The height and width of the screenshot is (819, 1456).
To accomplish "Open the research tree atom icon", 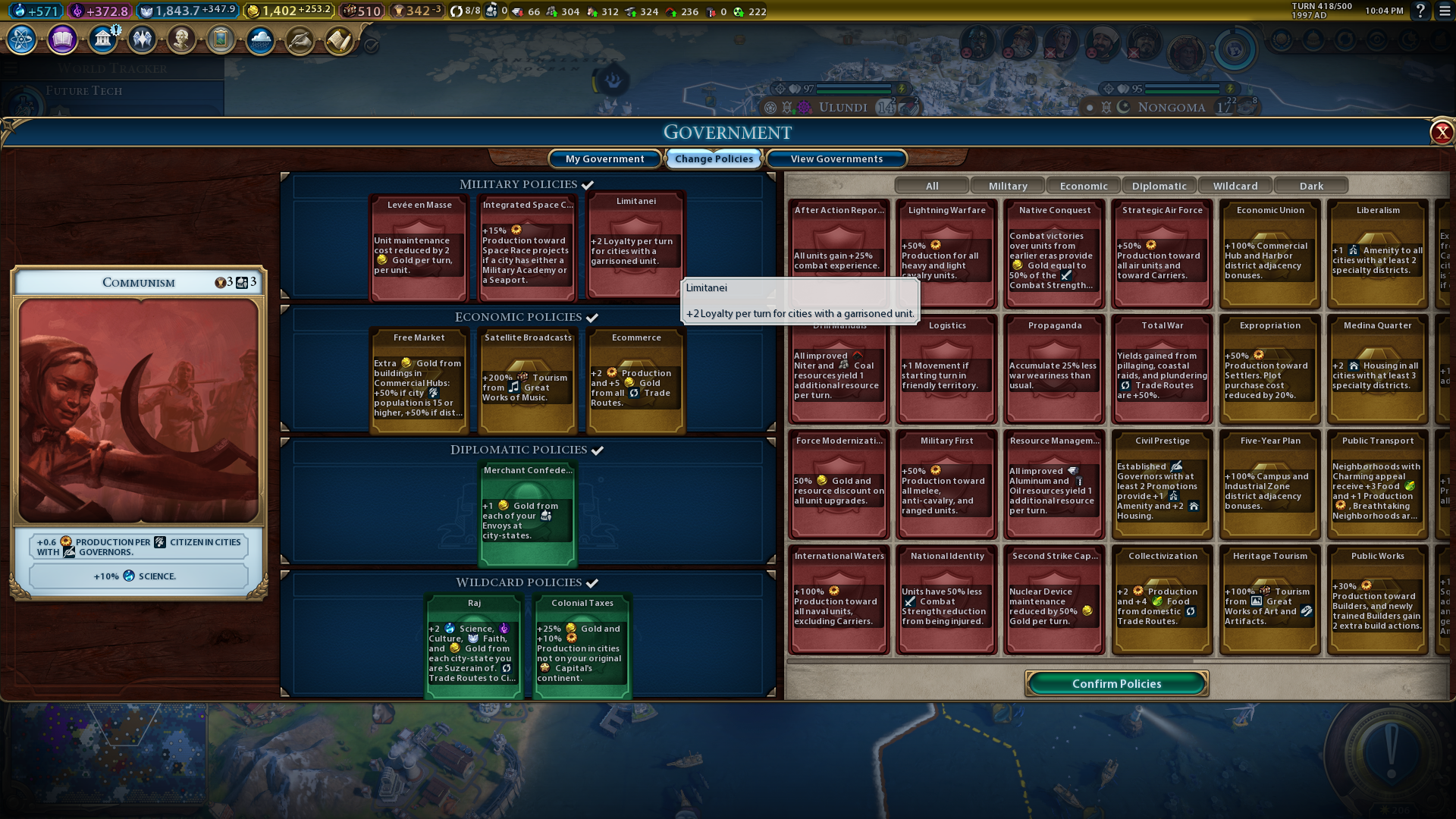I will coord(22,39).
